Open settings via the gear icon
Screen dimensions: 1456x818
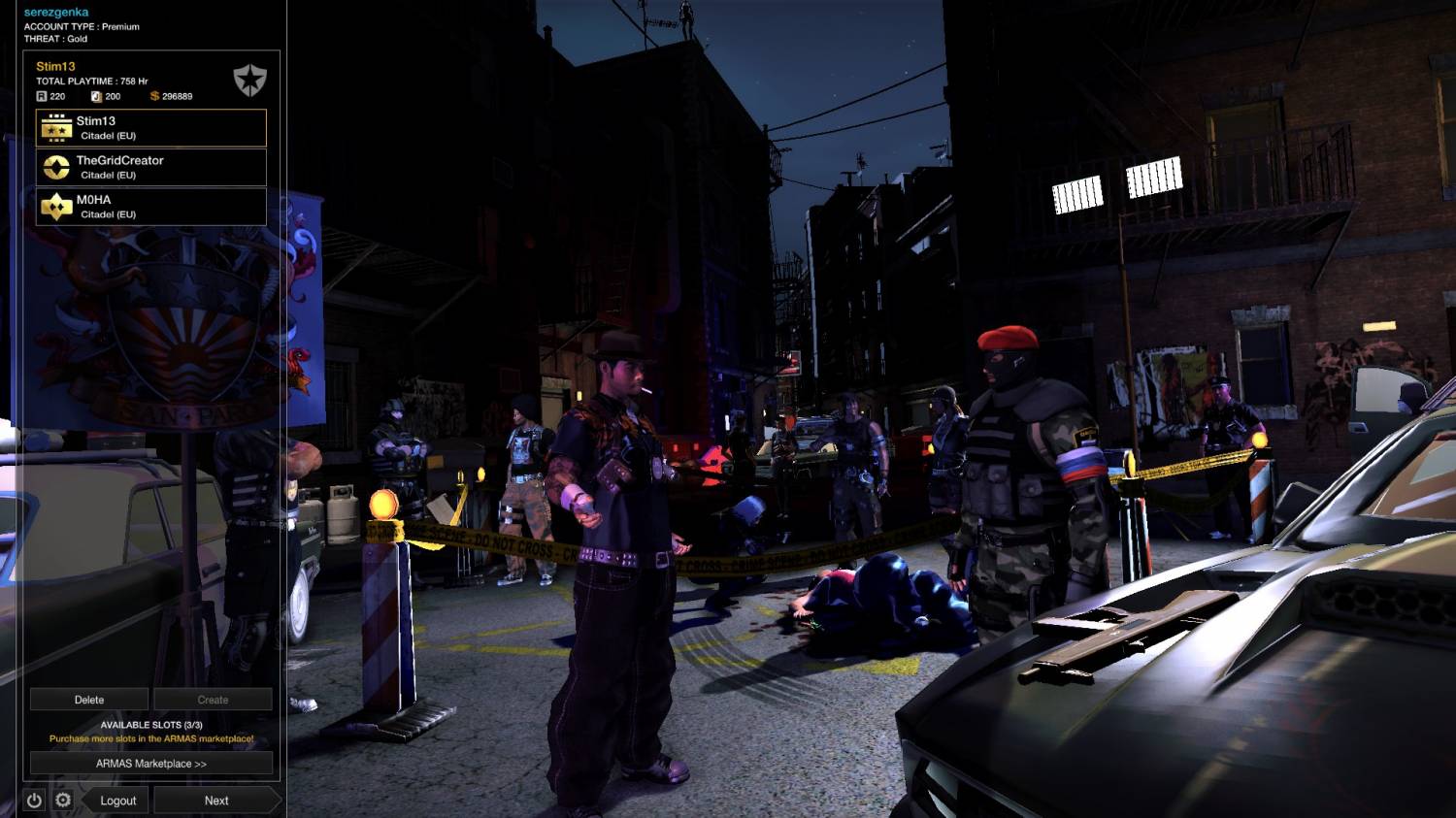point(63,801)
